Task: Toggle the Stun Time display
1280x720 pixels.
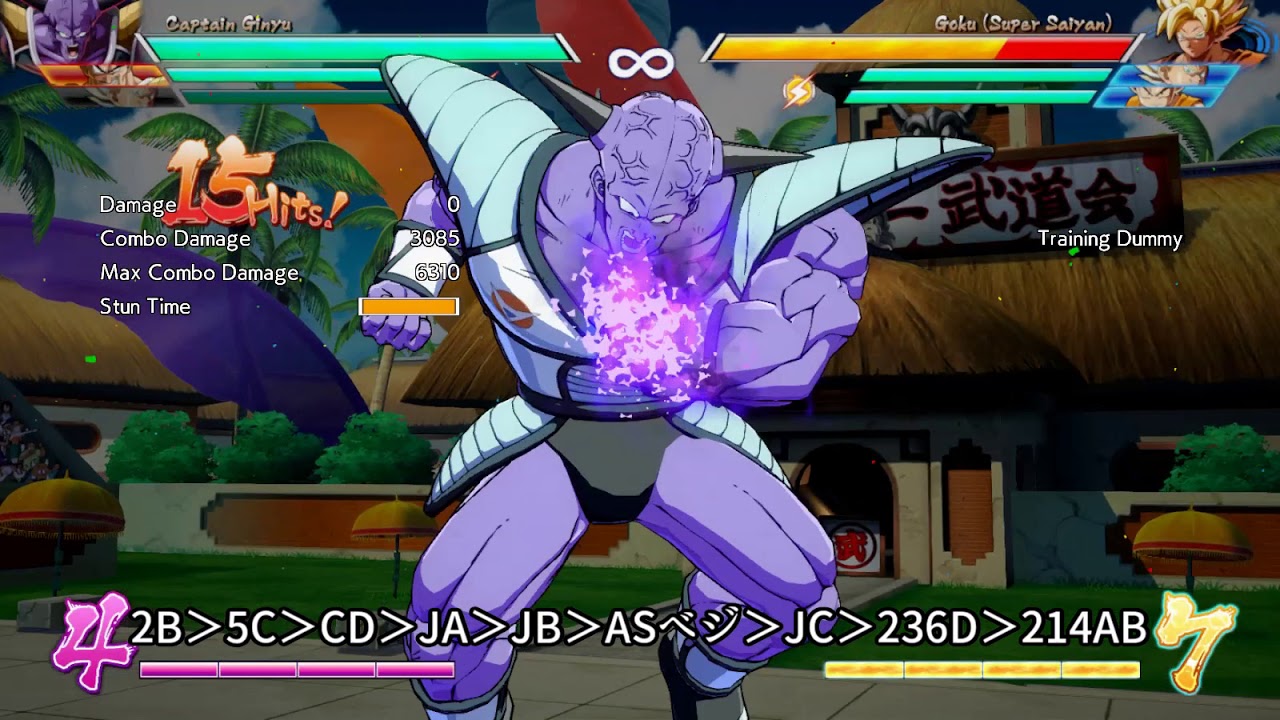Action: point(145,307)
